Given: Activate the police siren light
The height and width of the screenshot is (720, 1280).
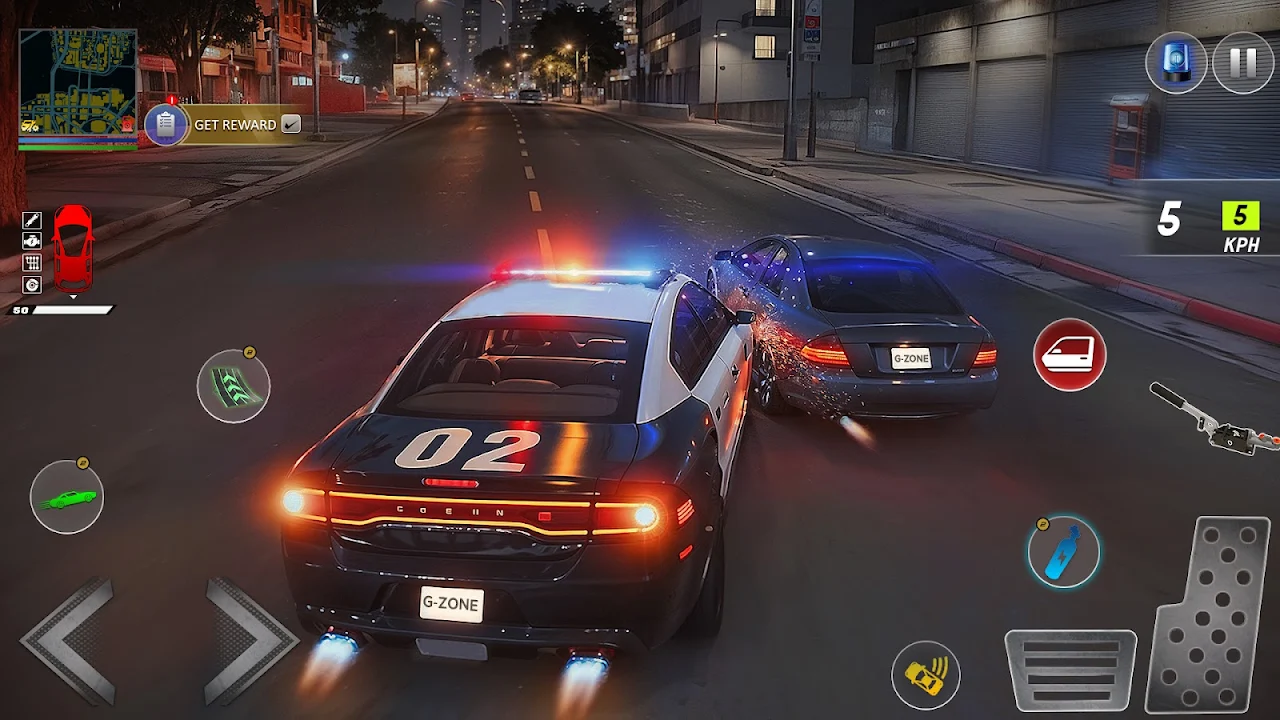Looking at the screenshot, I should pos(1176,62).
